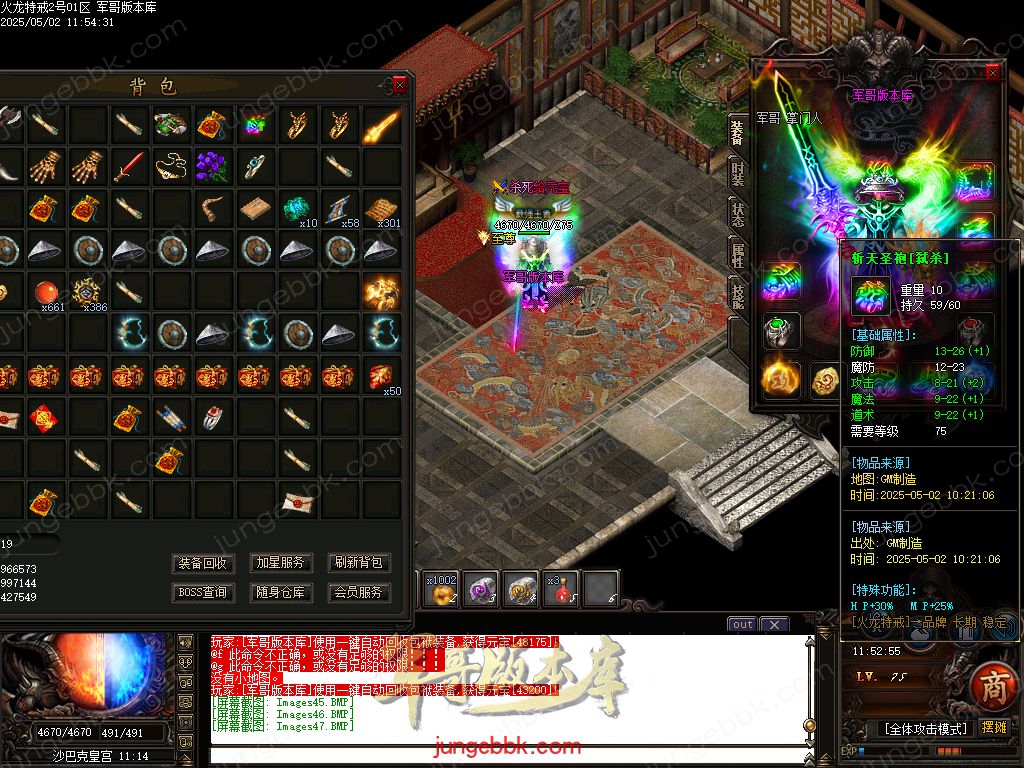Click the chat window's out button
1024x768 pixels.
coord(742,625)
